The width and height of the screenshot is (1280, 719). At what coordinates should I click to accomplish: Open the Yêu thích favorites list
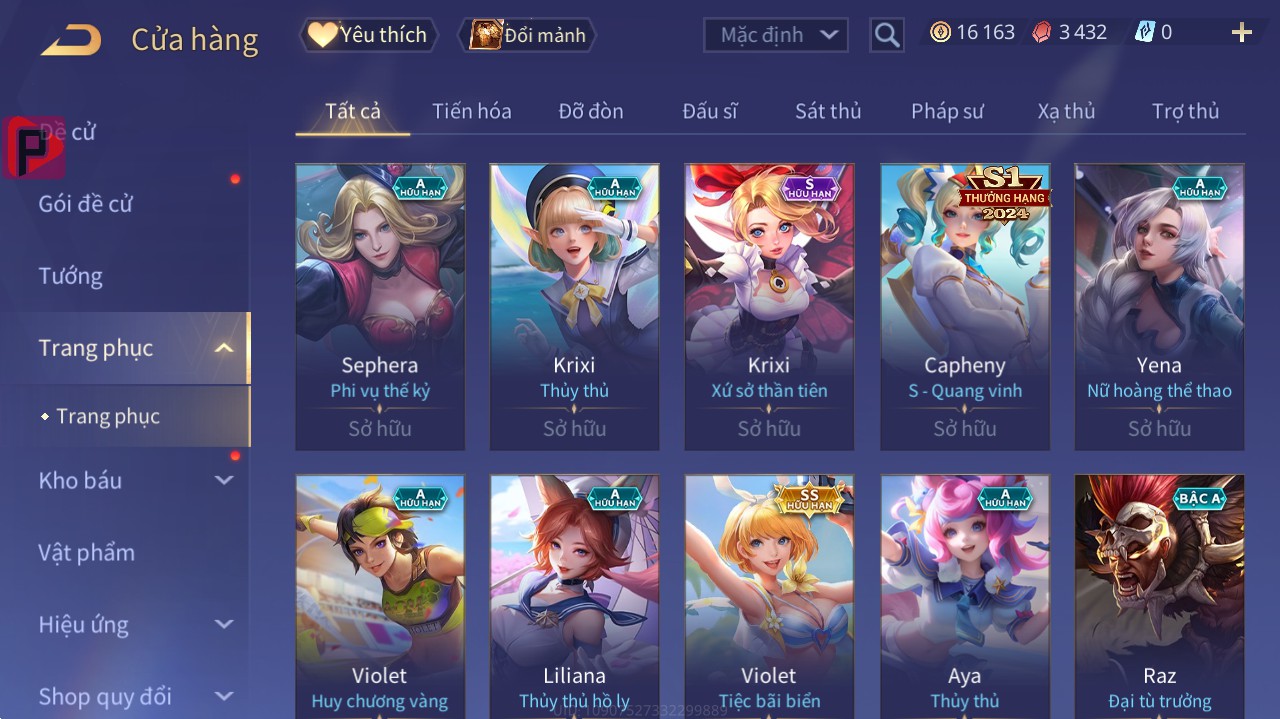(x=368, y=35)
